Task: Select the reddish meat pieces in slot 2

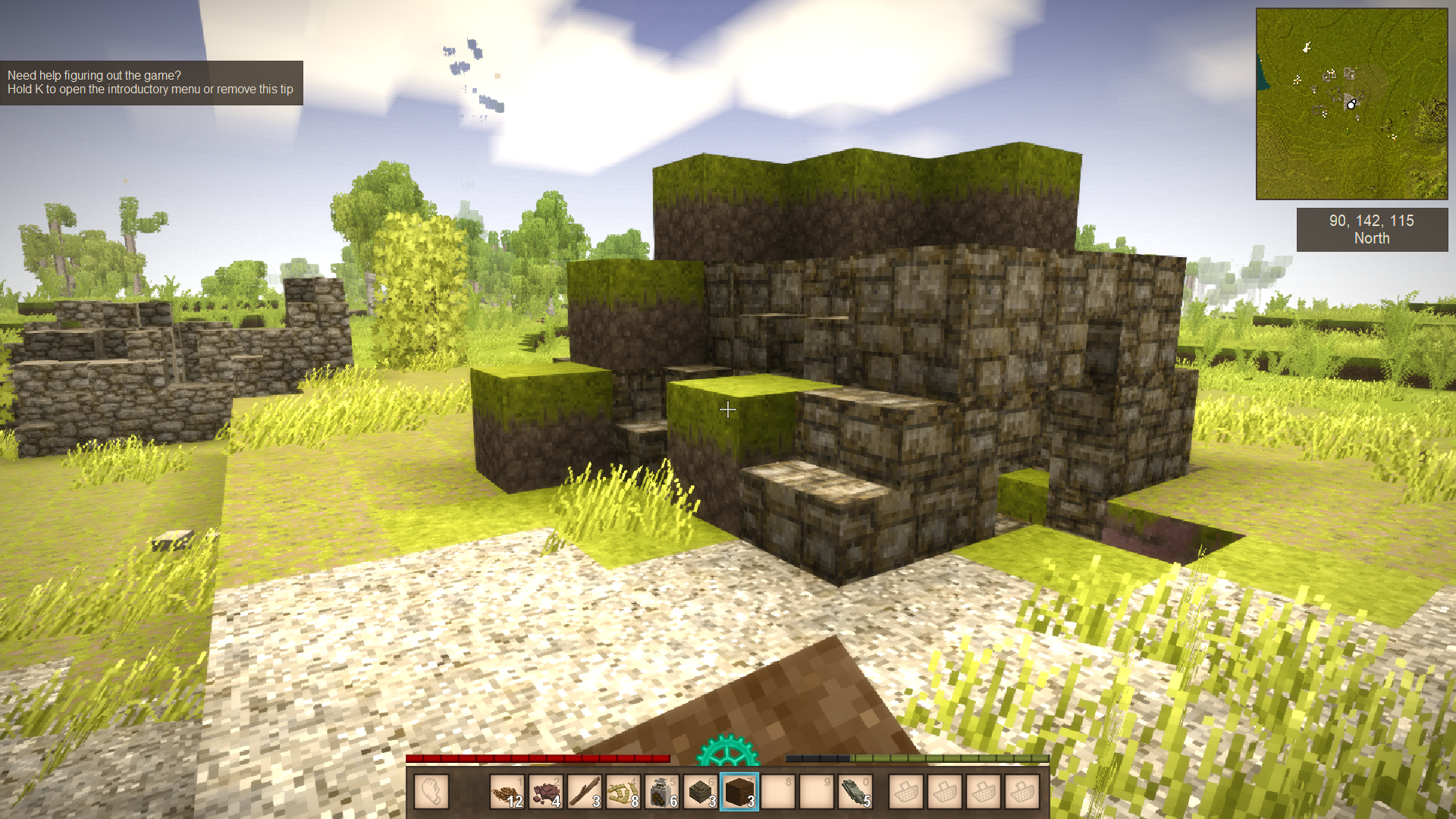Action: point(546,792)
